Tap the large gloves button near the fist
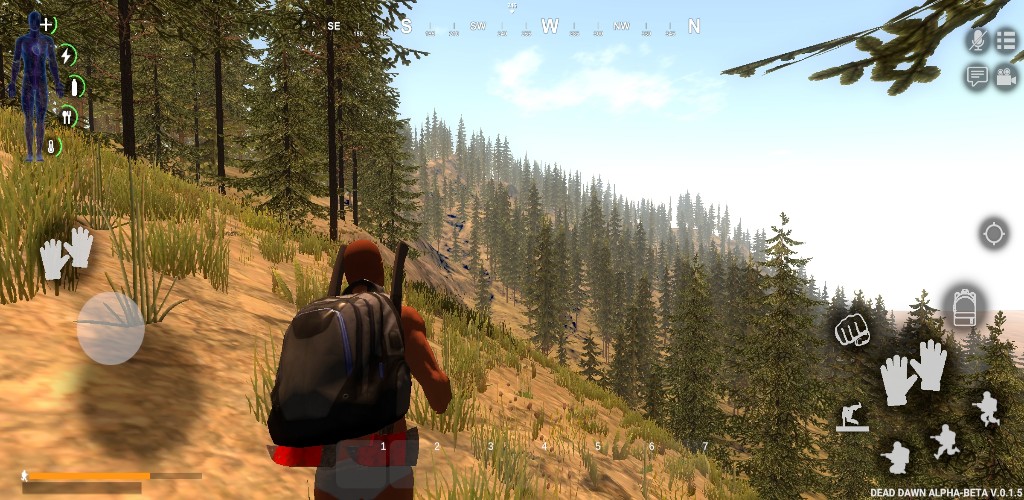1024x500 pixels. 913,372
